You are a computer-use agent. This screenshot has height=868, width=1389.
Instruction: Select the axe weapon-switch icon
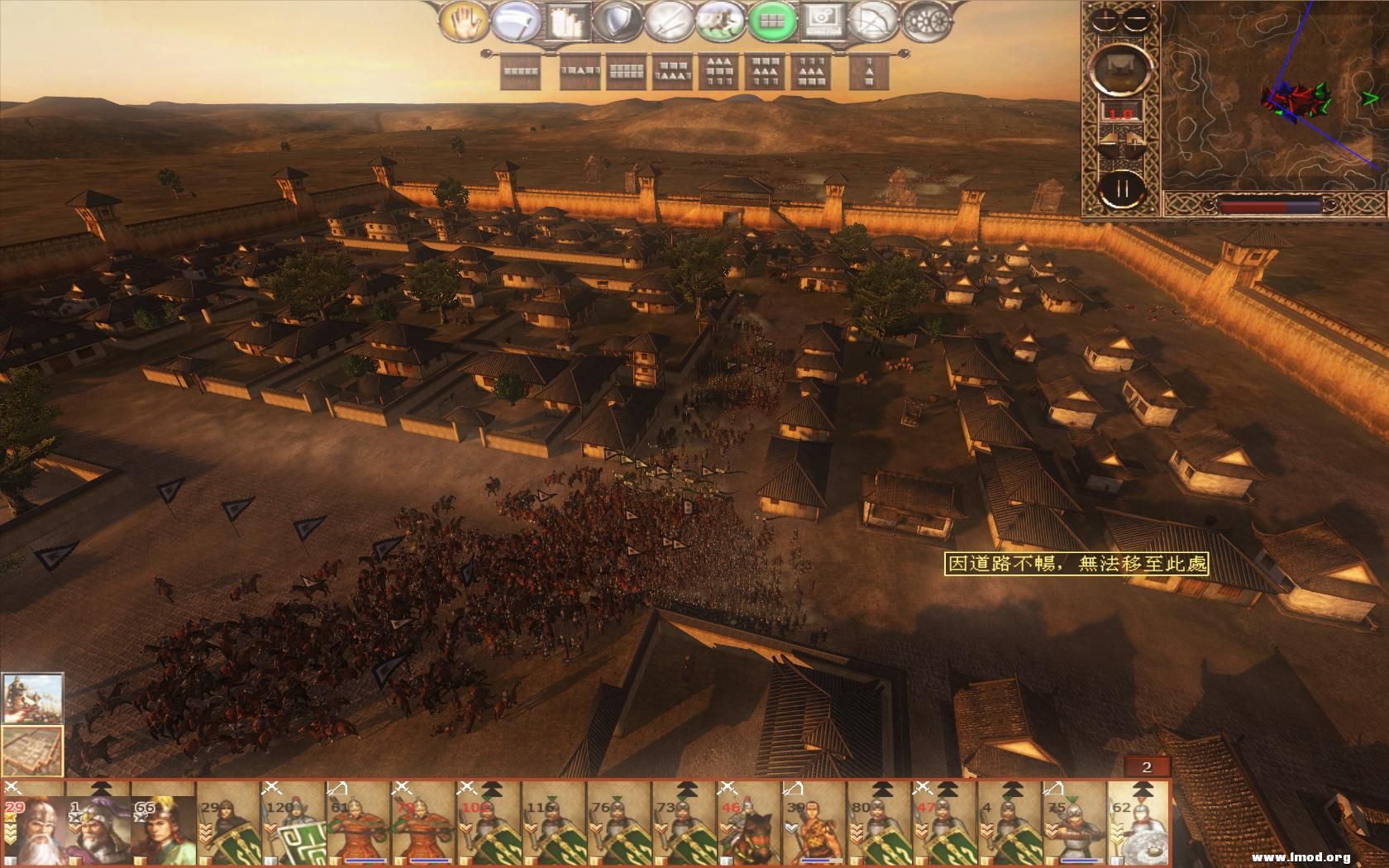516,20
